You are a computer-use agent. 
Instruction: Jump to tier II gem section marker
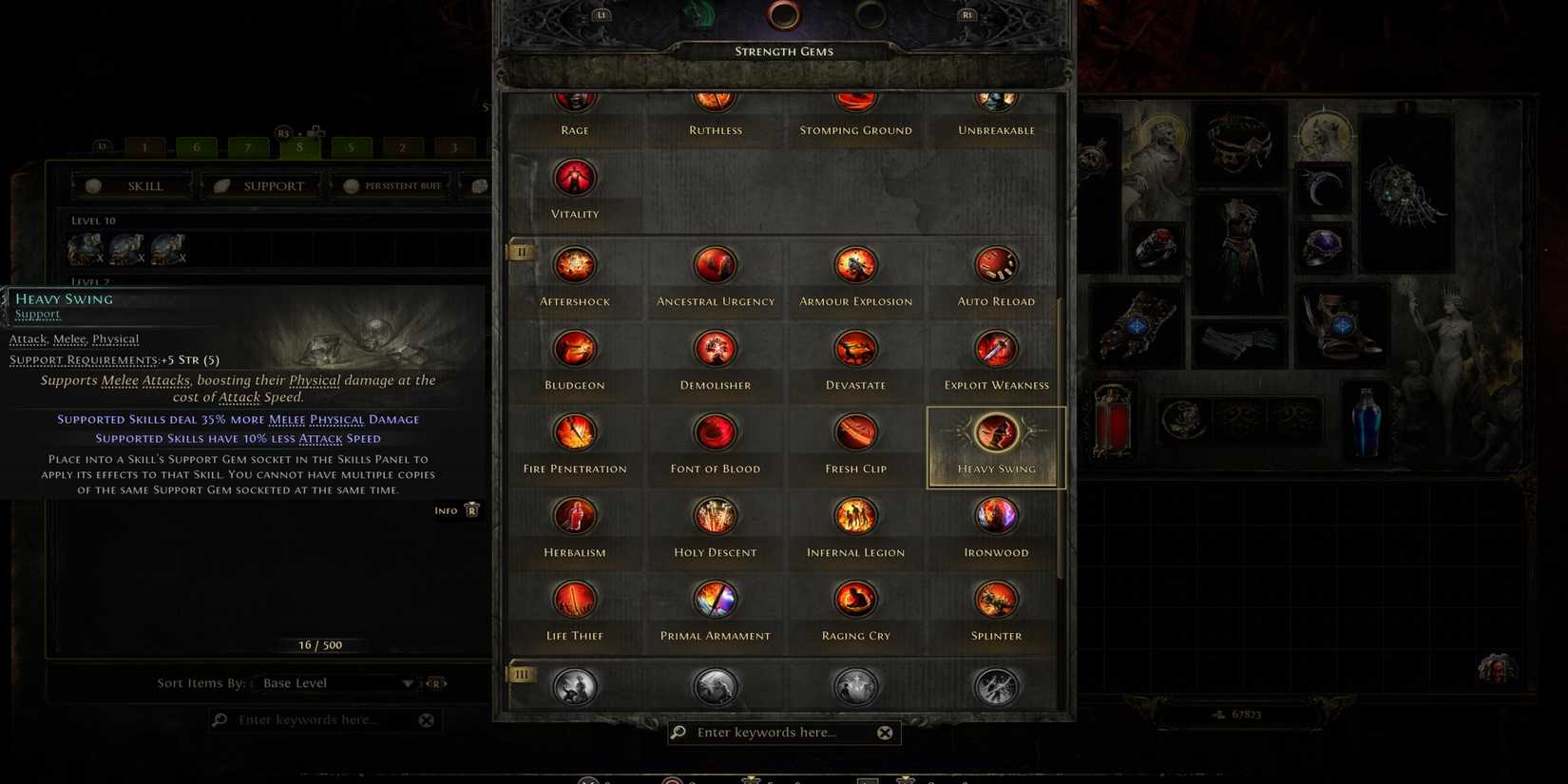point(521,252)
